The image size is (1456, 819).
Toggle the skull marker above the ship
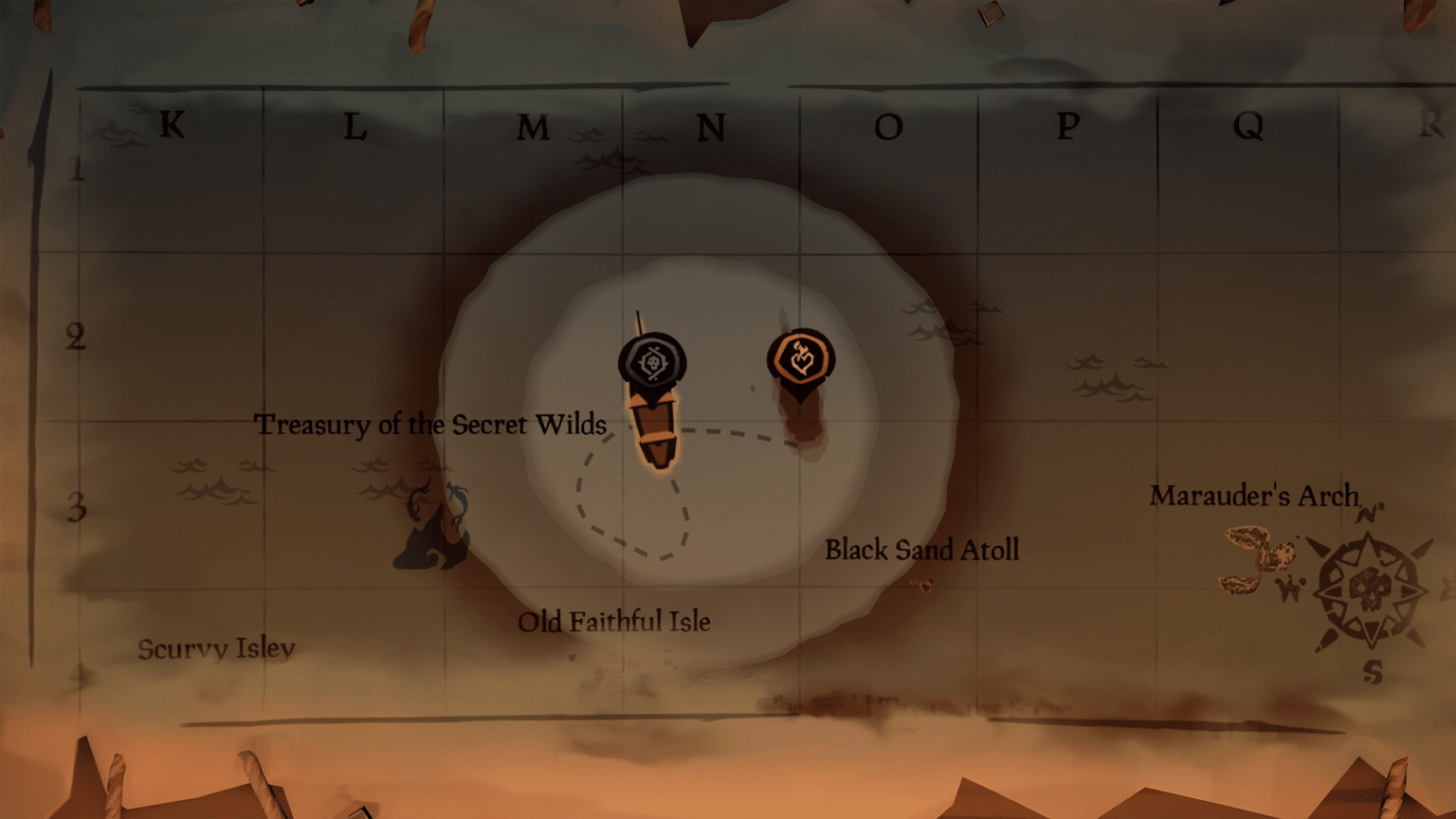coord(652,361)
